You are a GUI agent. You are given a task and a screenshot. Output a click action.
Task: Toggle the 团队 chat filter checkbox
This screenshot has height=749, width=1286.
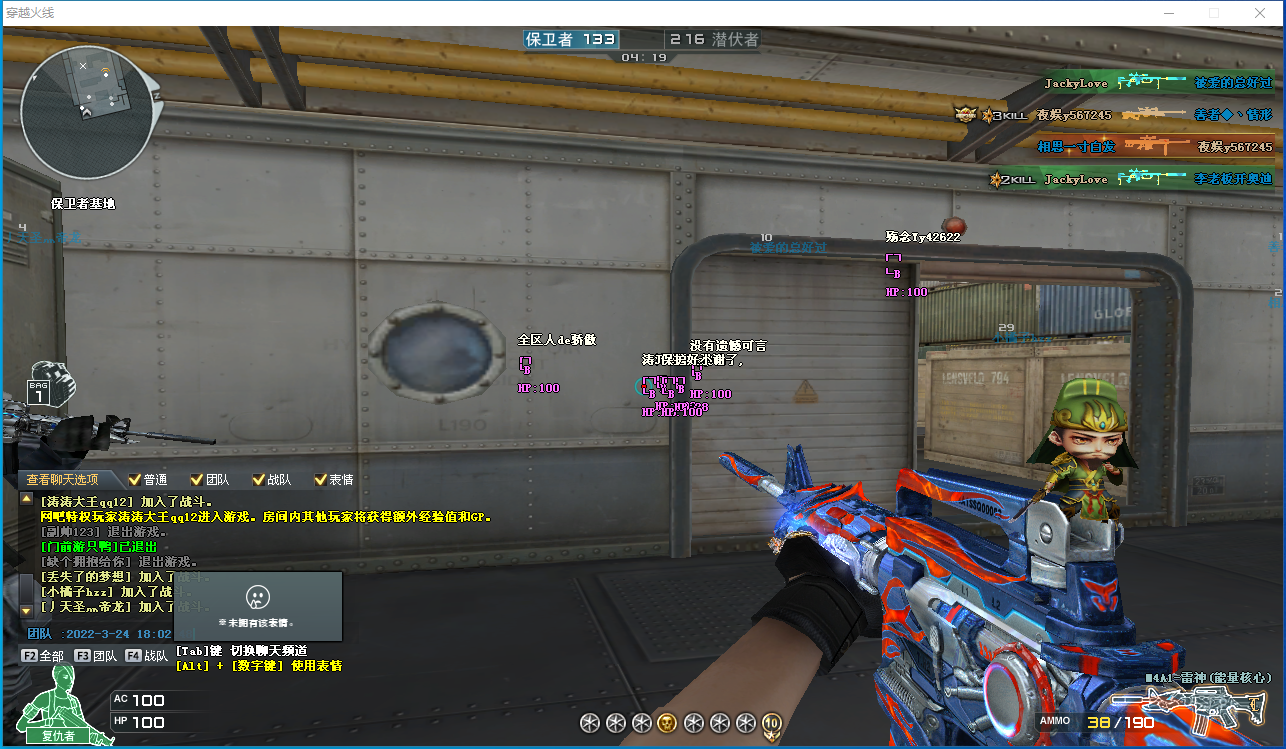point(197,480)
